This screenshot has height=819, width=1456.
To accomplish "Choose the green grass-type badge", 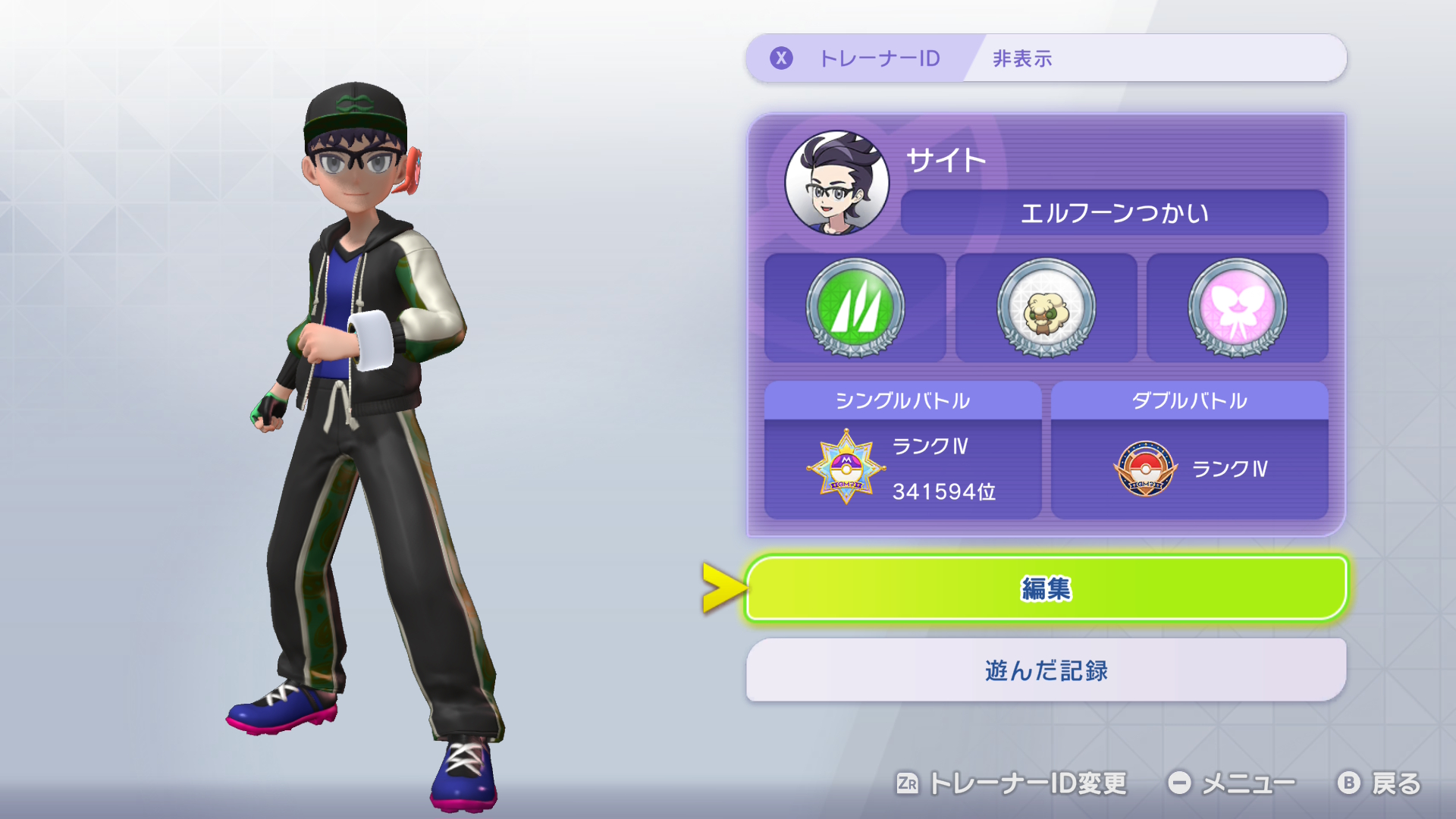I will pos(855,308).
